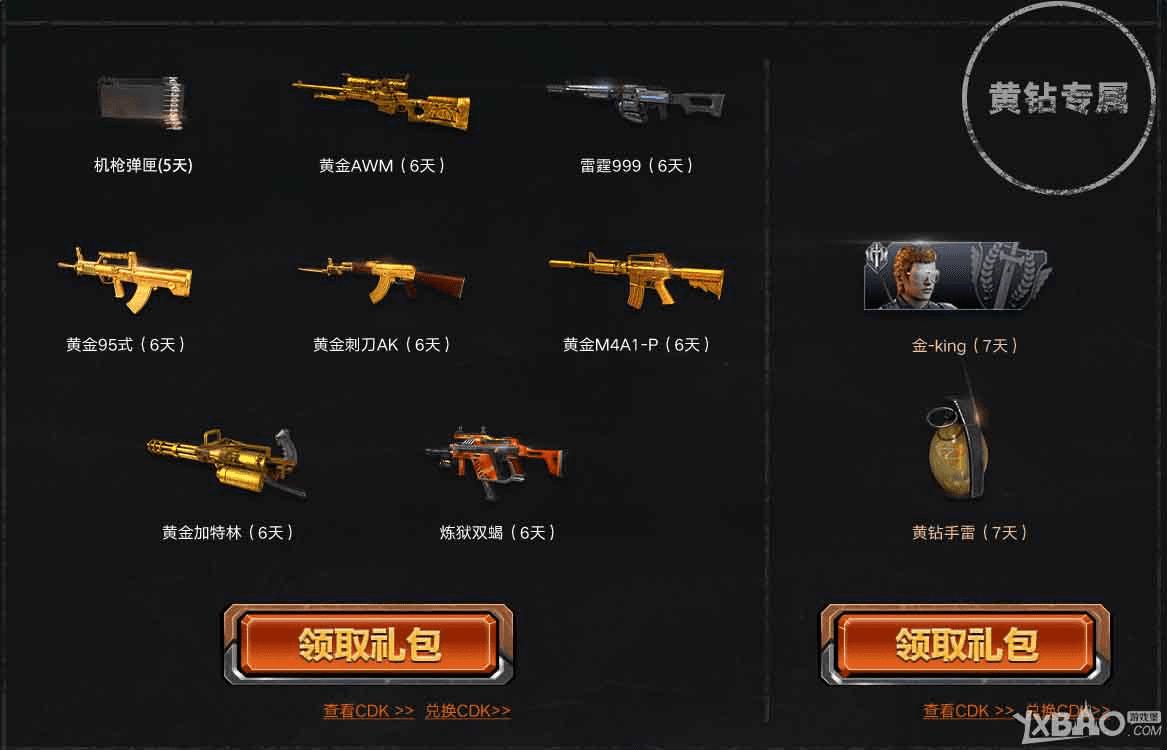Open 兑换CDK link under the weapons gift pack

(x=467, y=711)
